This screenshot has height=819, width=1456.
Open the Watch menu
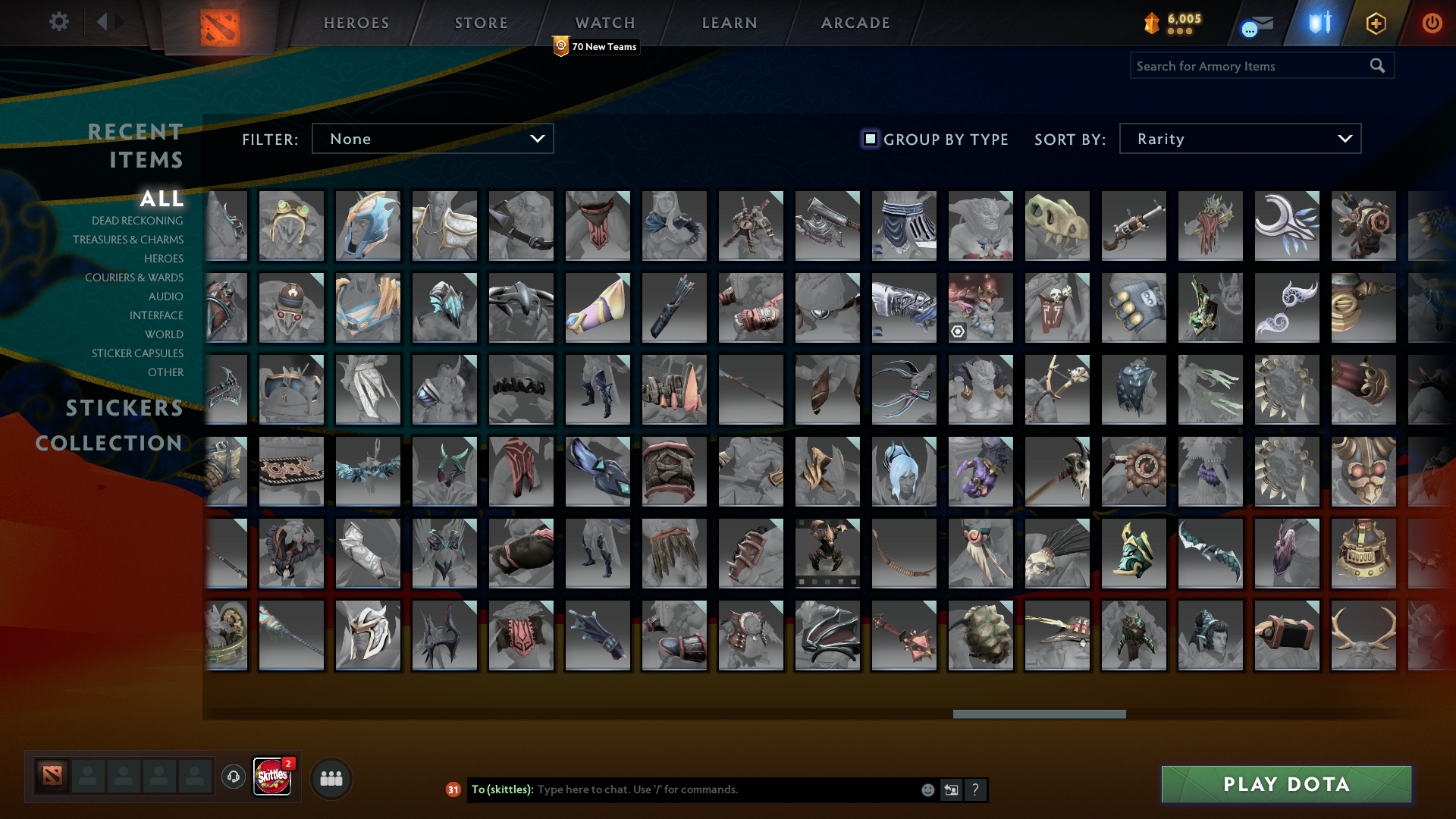(604, 23)
